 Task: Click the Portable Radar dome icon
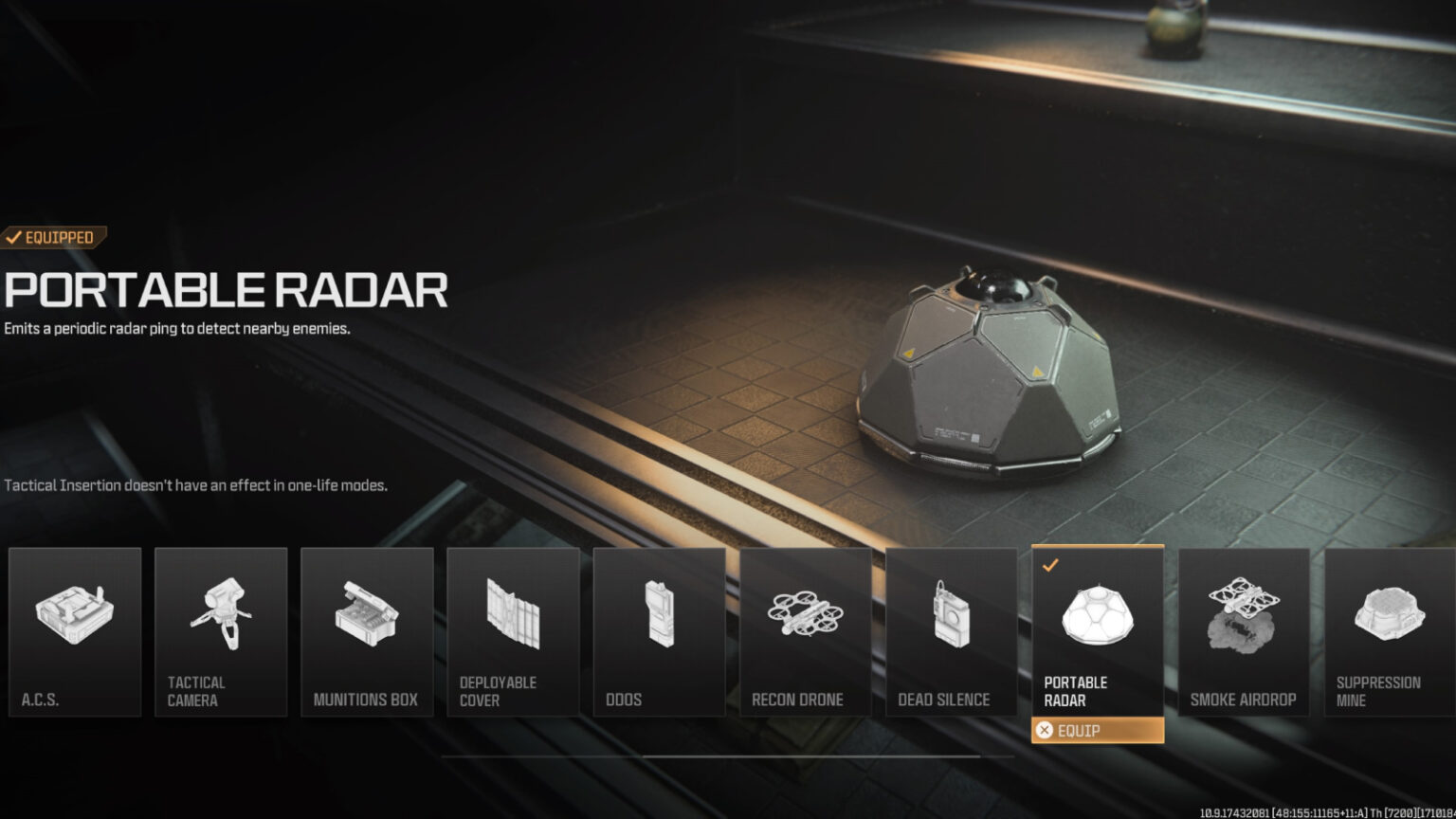click(x=1097, y=616)
